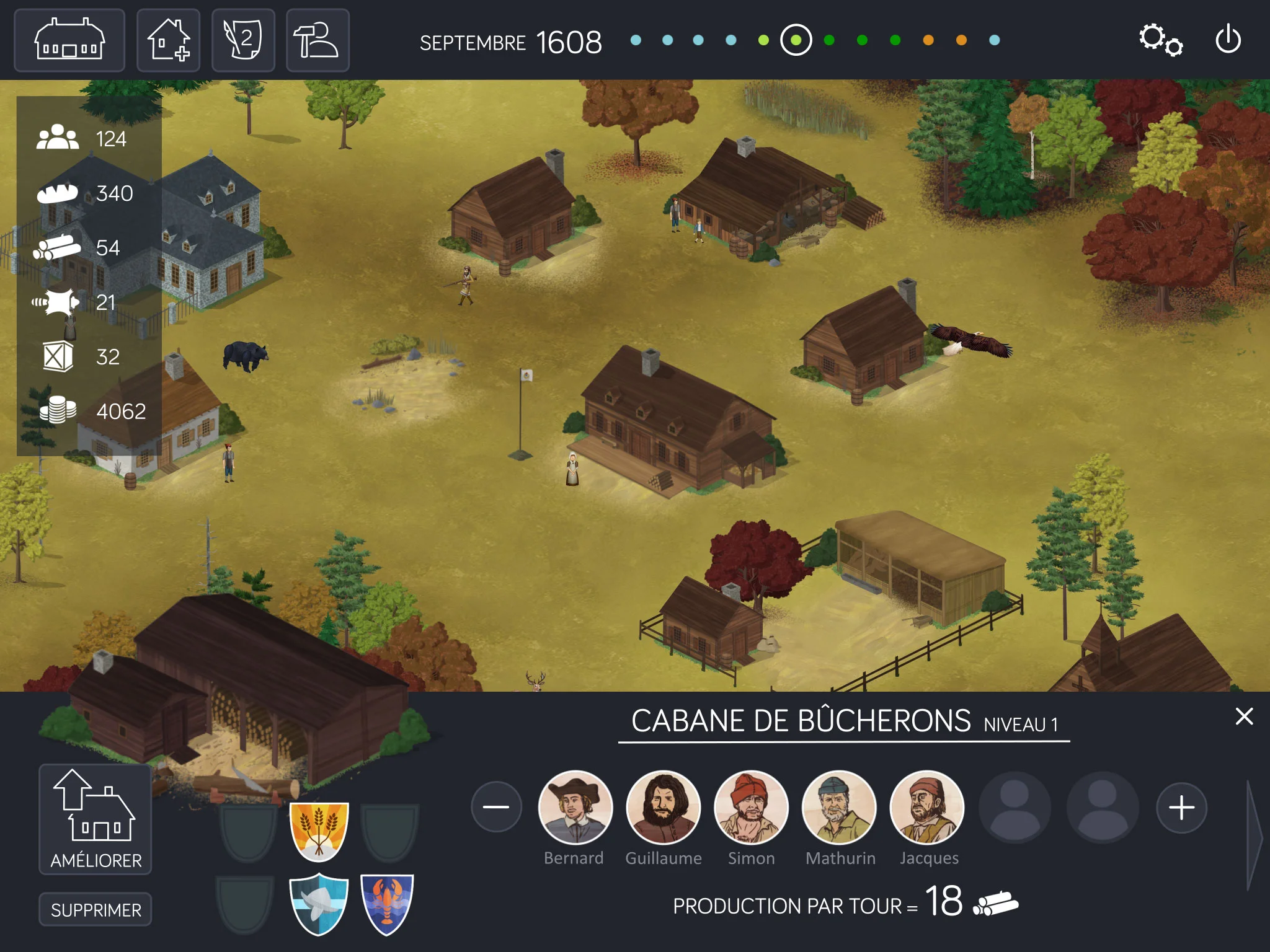
Task: Open the gear settings menu
Action: click(1160, 40)
